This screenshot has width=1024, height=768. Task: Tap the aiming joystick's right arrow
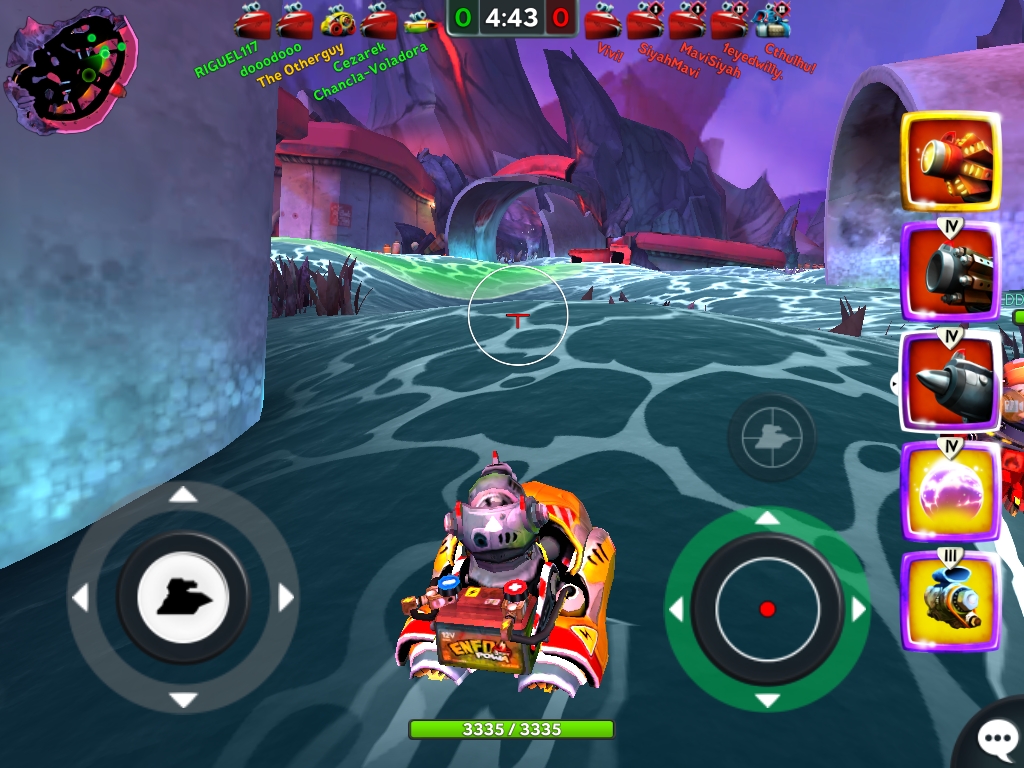pos(858,609)
